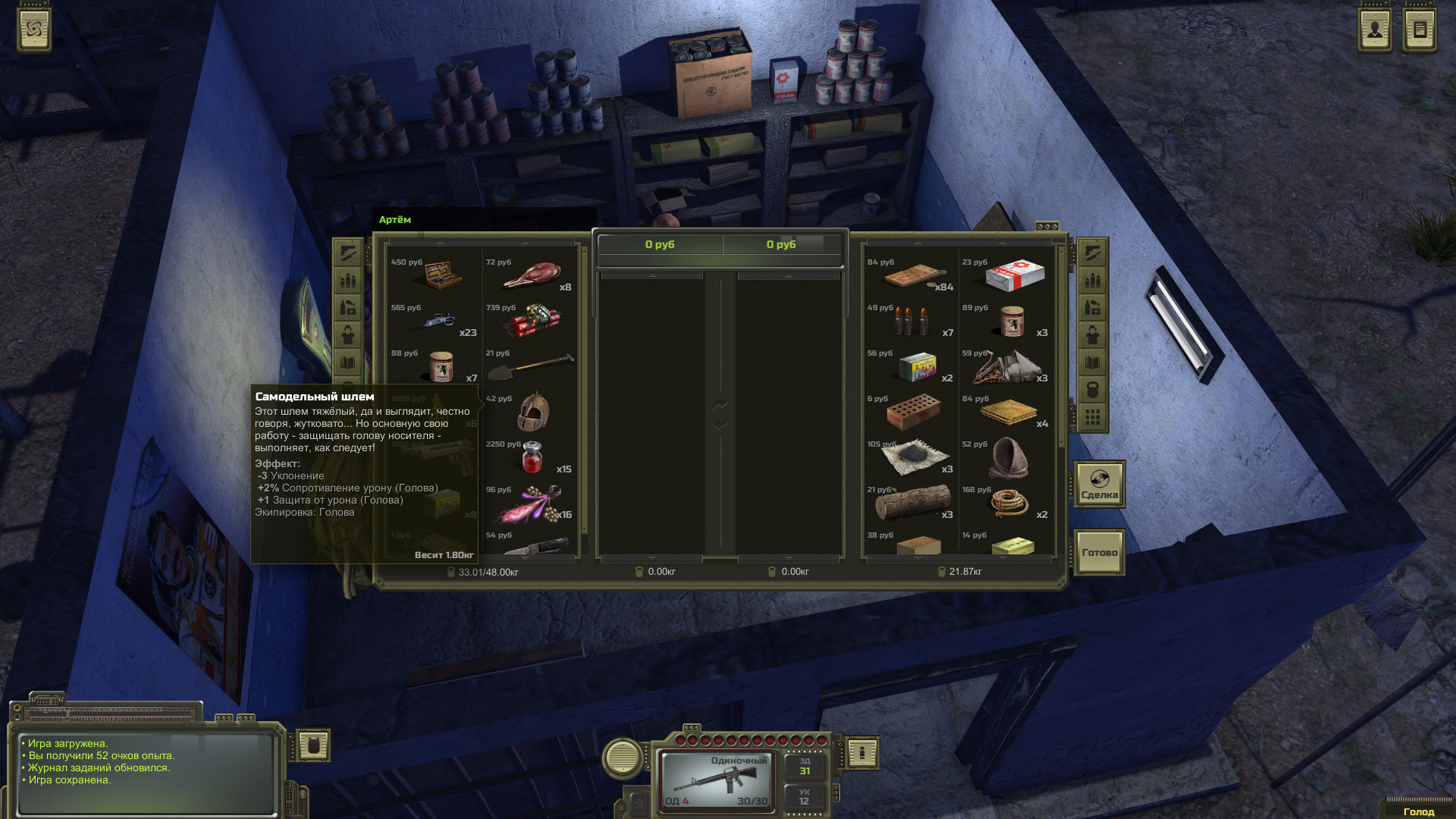Open the books filter on the trader panel
This screenshot has height=819, width=1456.
point(1092,361)
